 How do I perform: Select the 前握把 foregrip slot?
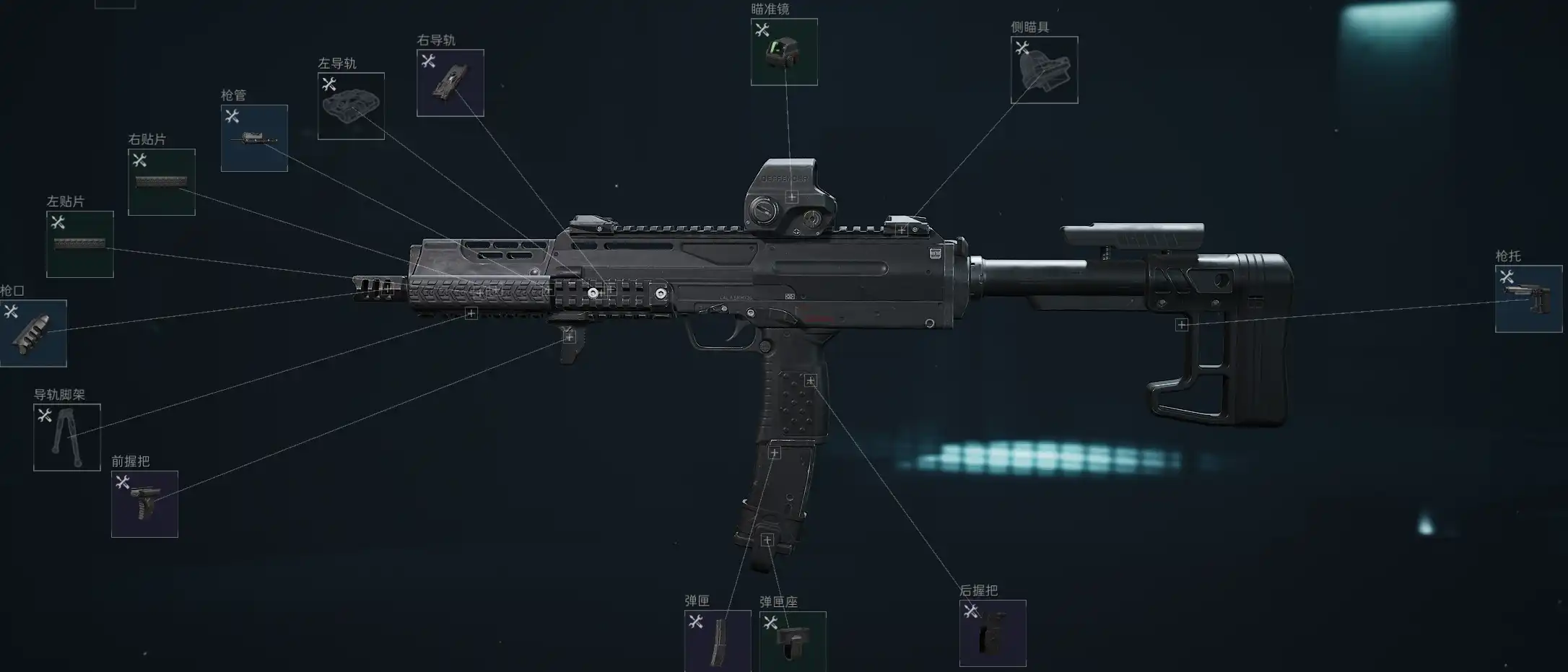[x=144, y=504]
